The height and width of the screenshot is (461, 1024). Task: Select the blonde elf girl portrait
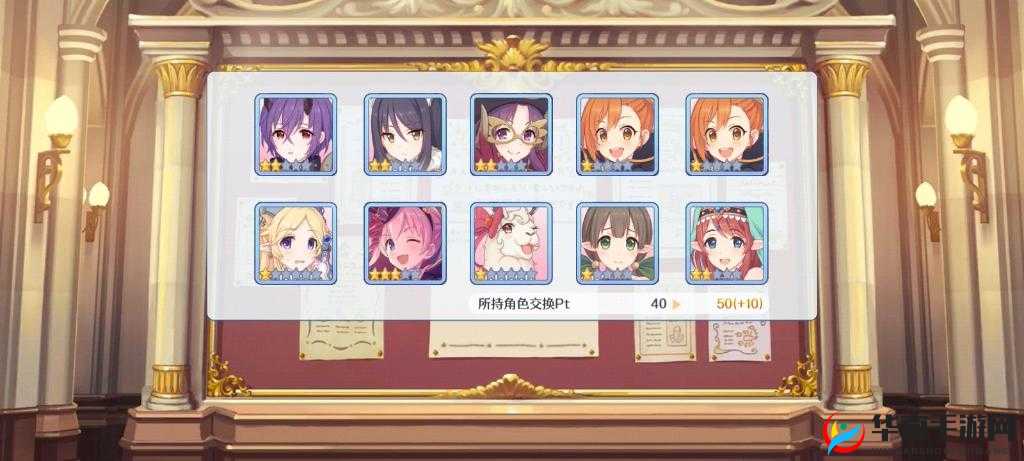(x=296, y=243)
